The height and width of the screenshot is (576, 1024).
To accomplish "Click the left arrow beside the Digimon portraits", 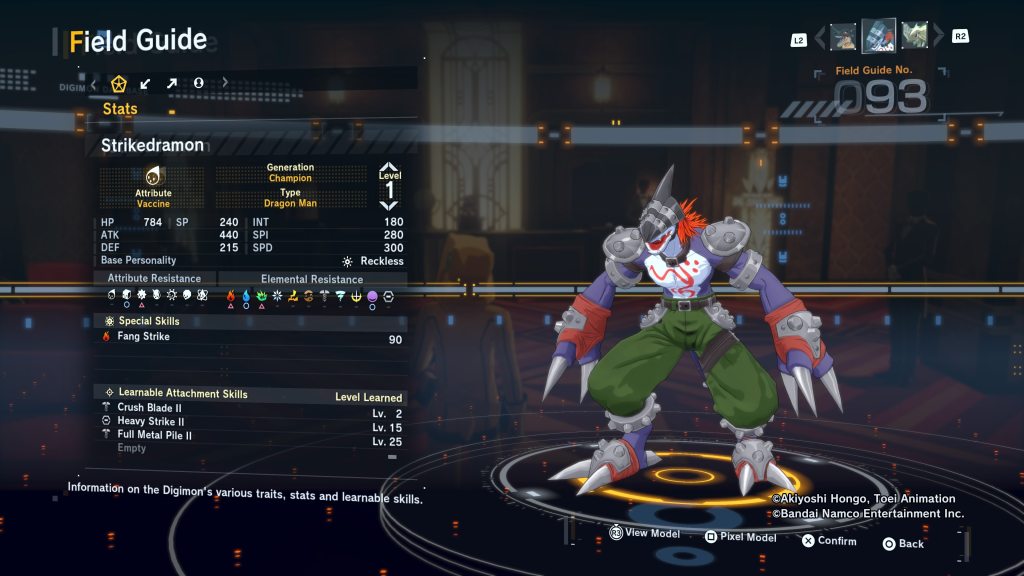I will click(x=820, y=38).
